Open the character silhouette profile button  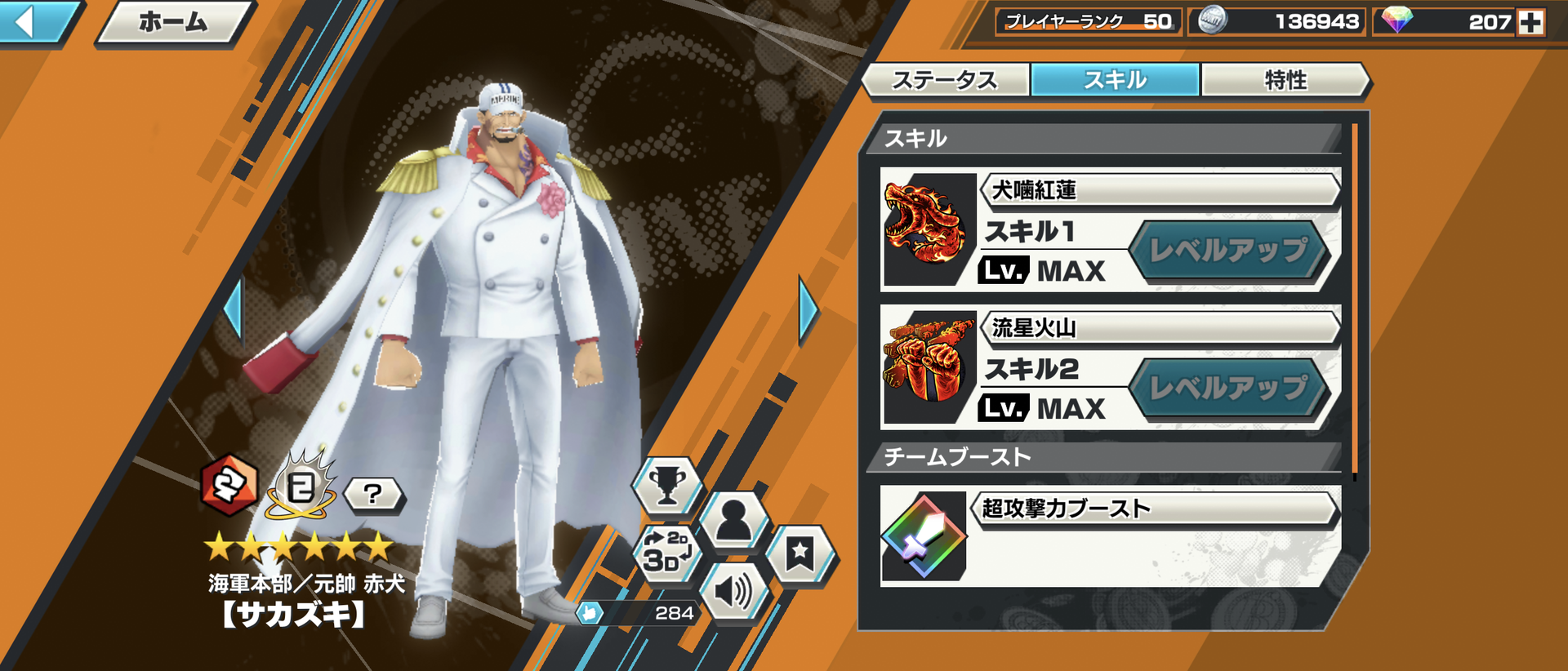coord(733,521)
